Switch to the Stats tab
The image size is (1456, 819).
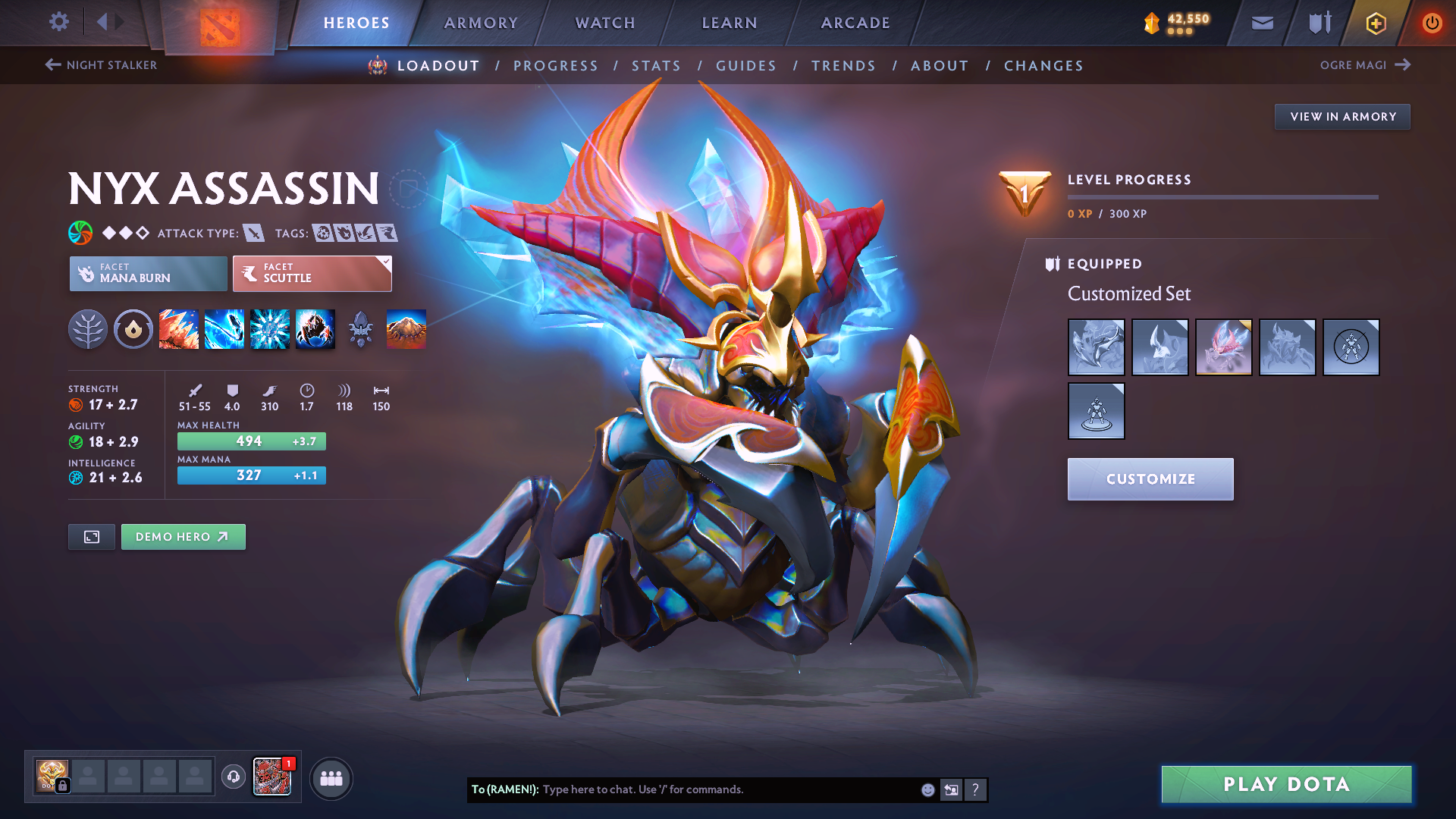pyautogui.click(x=657, y=65)
